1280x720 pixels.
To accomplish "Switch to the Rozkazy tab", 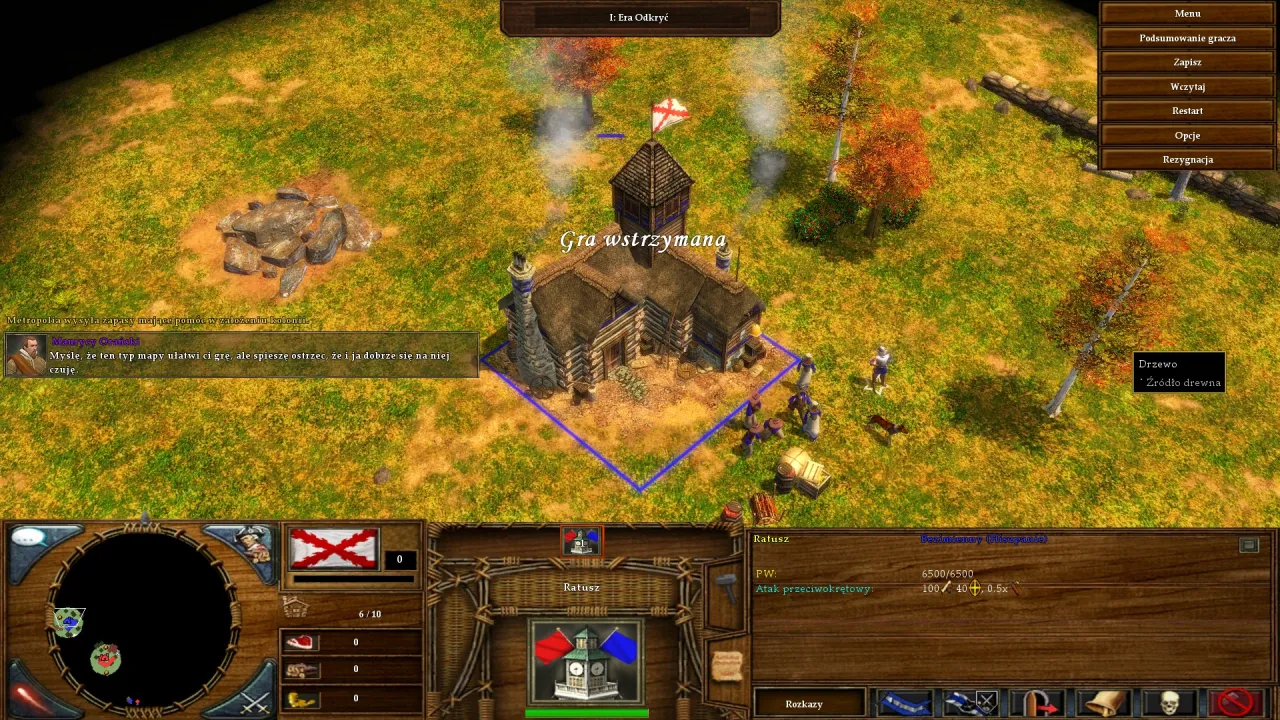I will 804,704.
